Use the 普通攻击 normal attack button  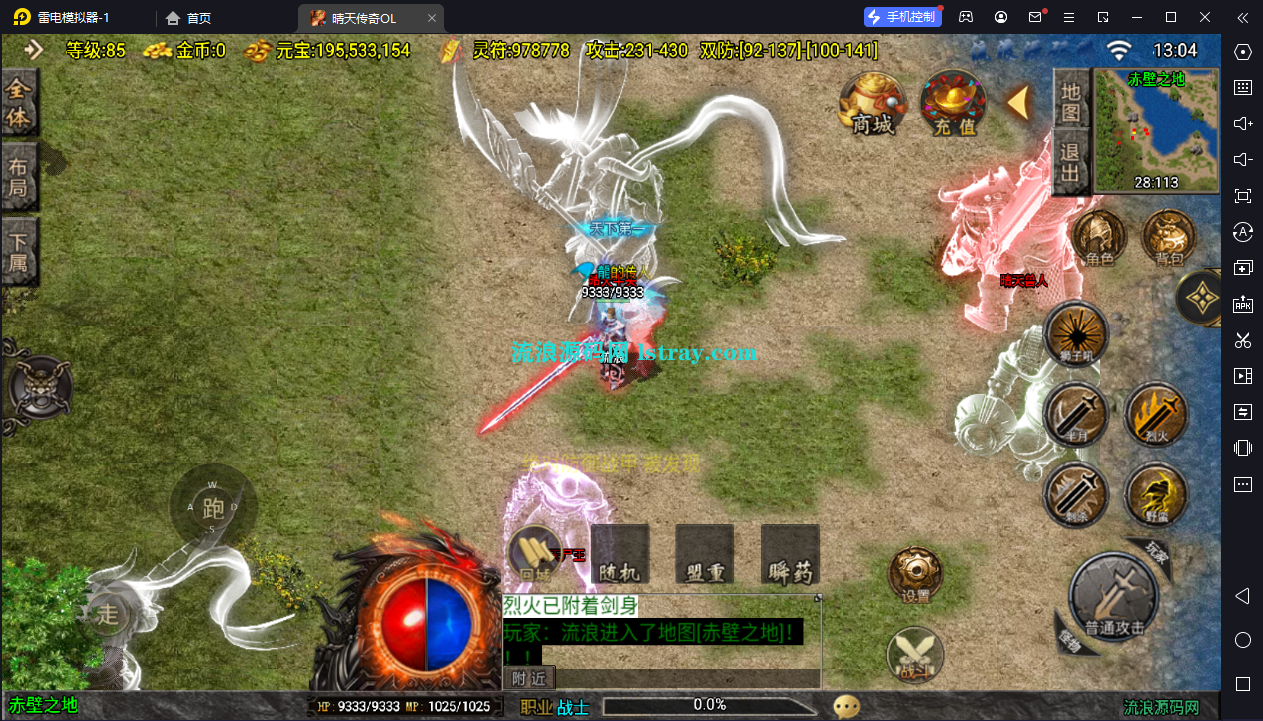point(1113,598)
